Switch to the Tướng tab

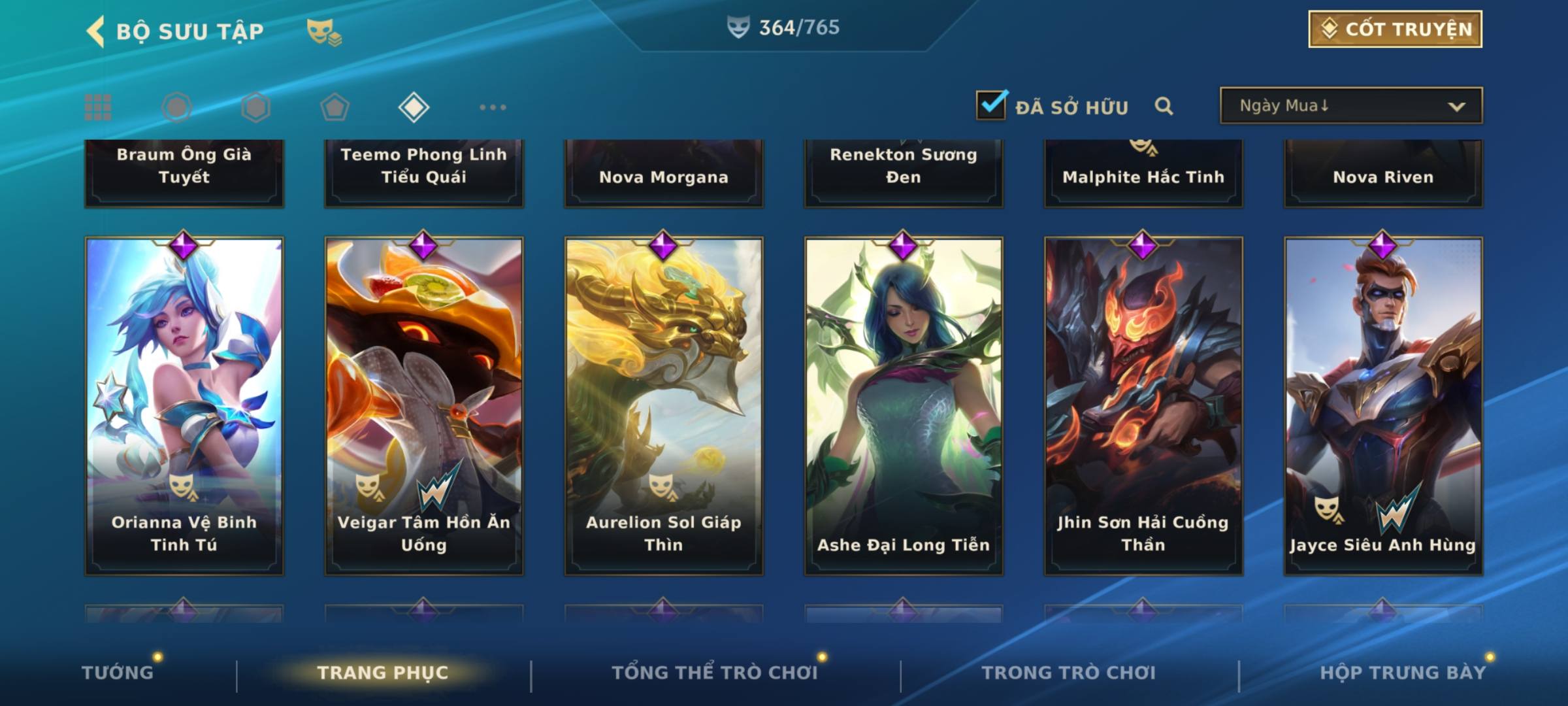[x=118, y=673]
